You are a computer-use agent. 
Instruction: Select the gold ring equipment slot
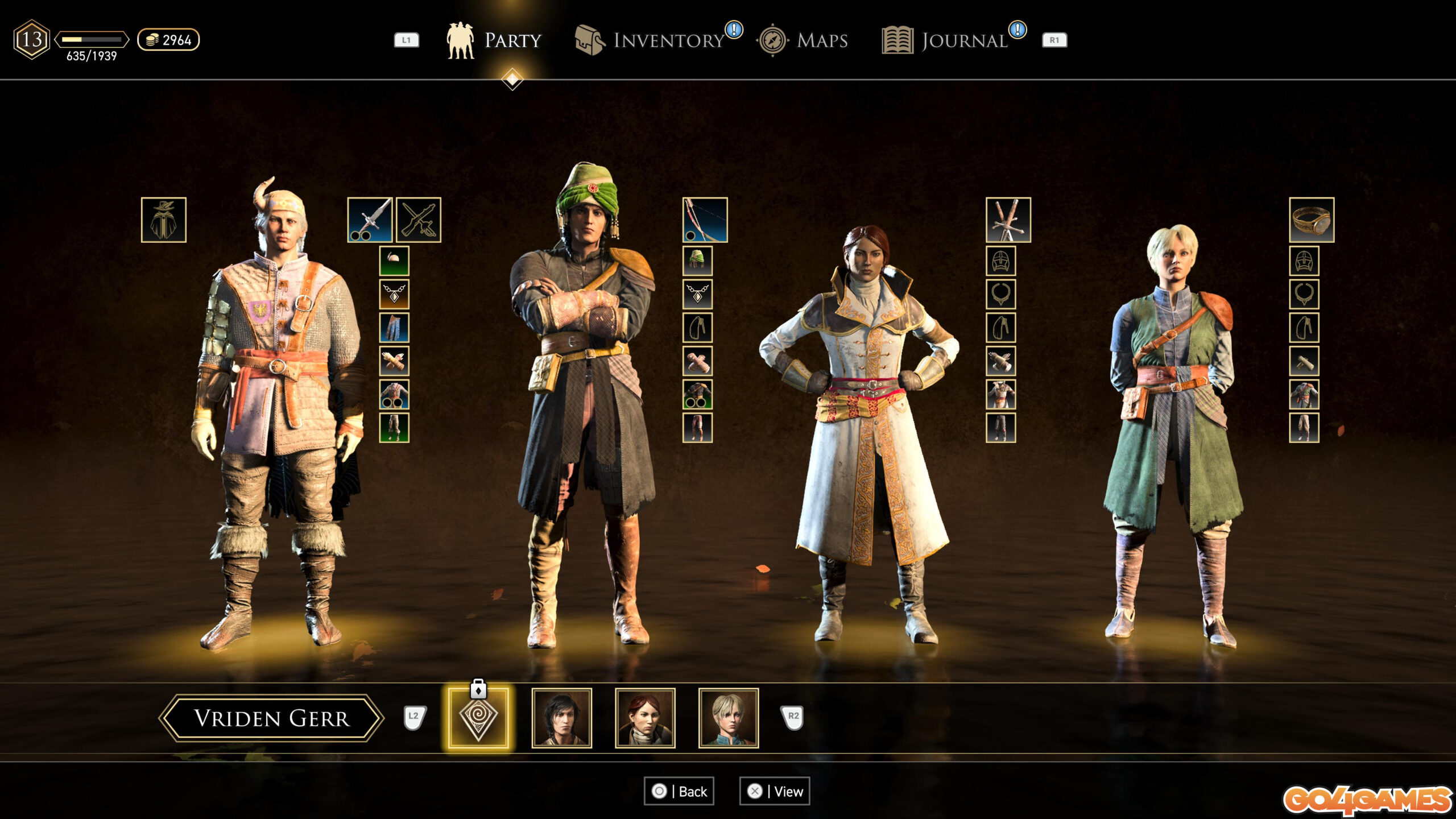point(1312,220)
